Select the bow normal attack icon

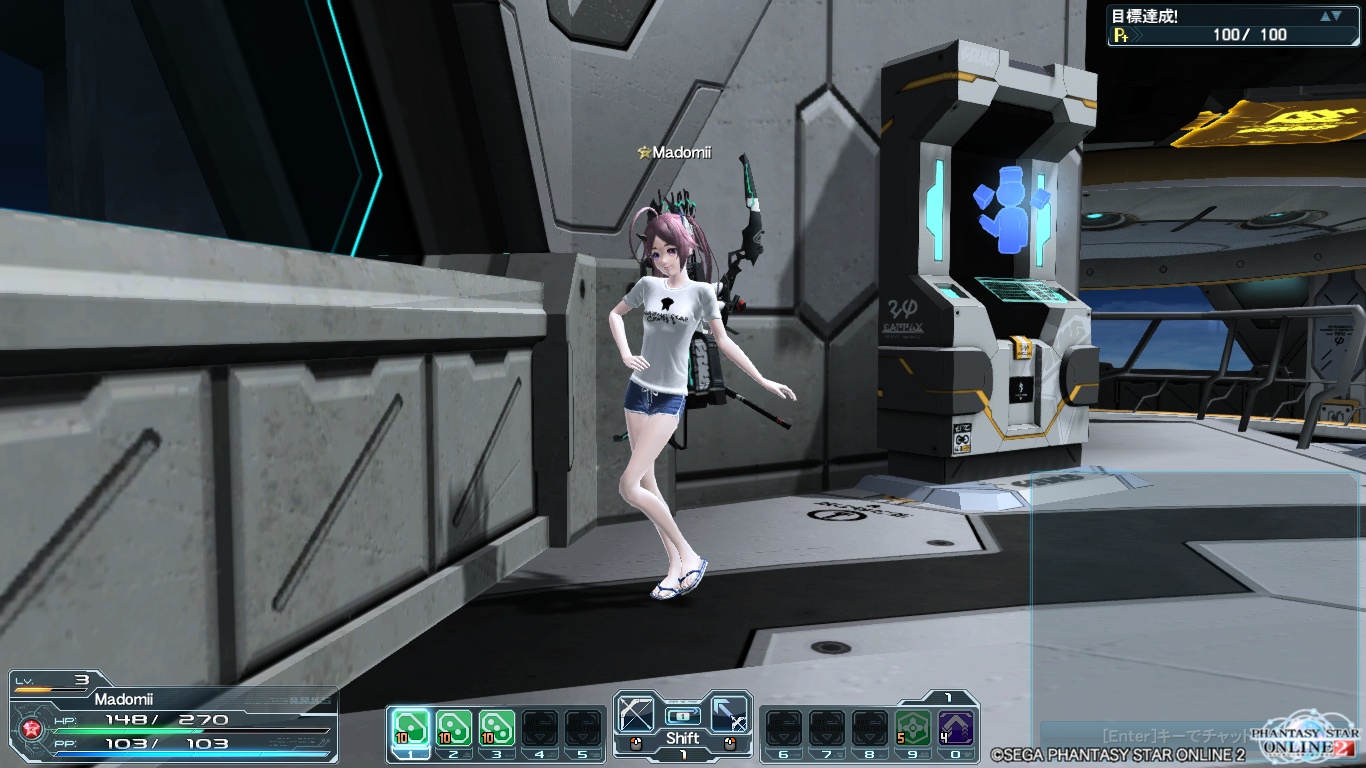pos(635,714)
